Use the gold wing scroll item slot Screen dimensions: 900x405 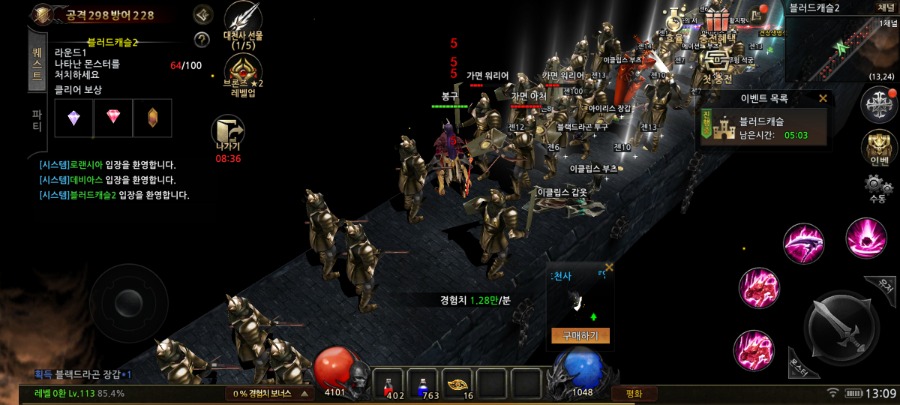[x=460, y=383]
